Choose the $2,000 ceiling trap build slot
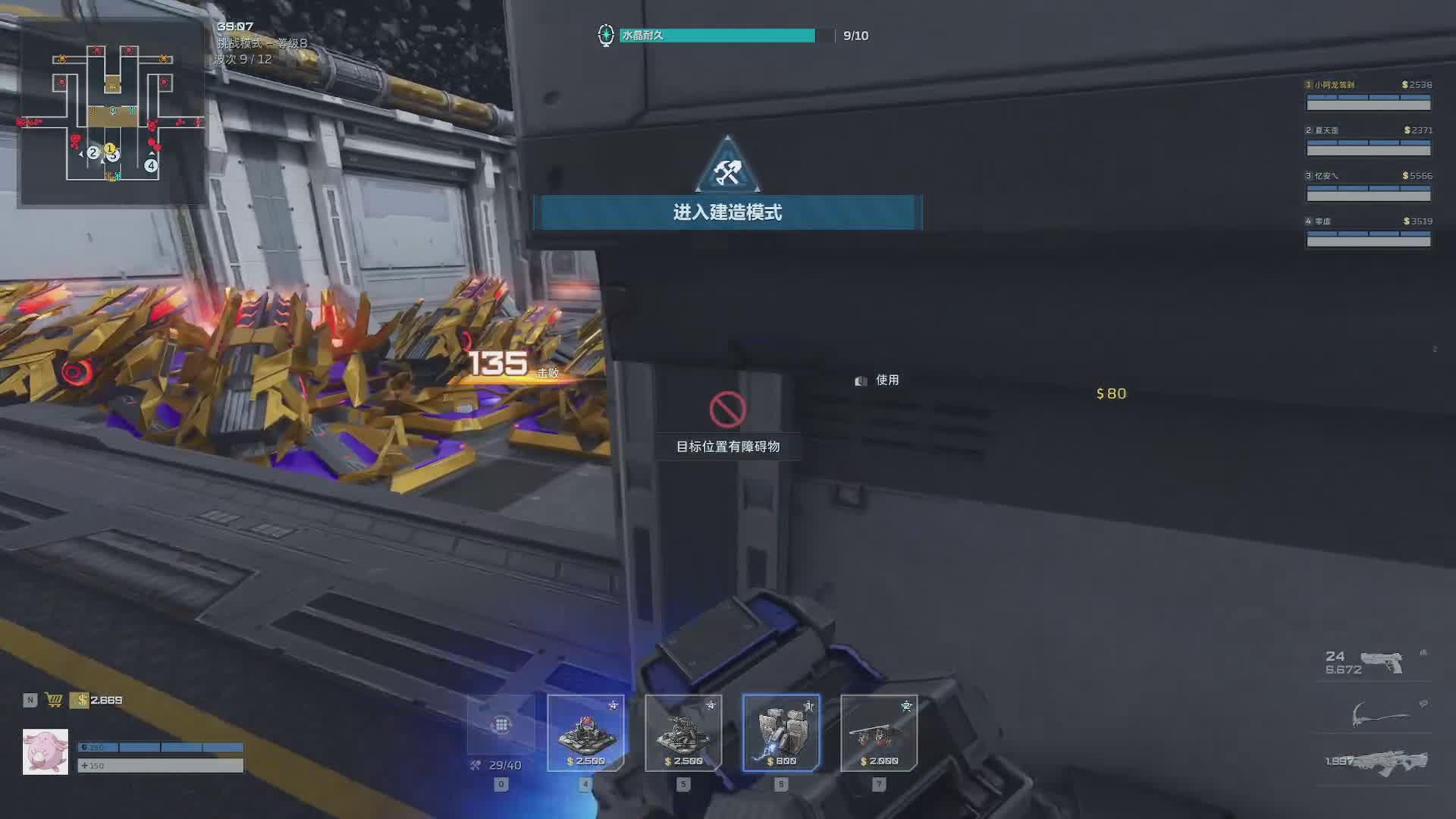This screenshot has width=1456, height=819. click(879, 733)
